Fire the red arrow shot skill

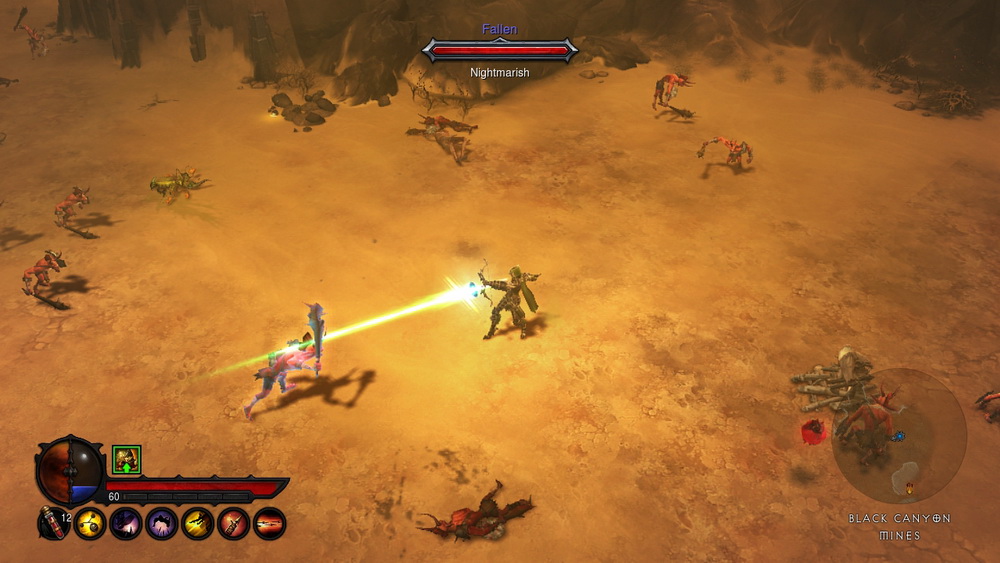[270, 523]
